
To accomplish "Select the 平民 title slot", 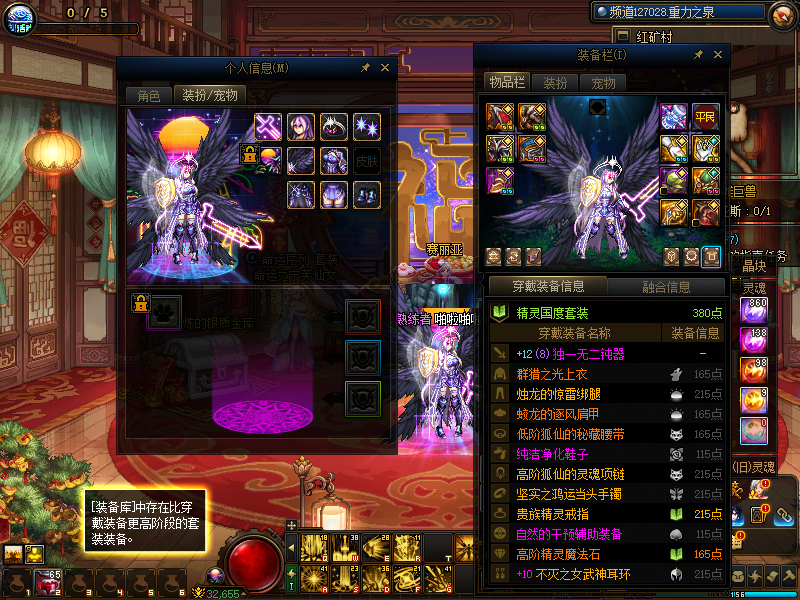I will pyautogui.click(x=706, y=117).
